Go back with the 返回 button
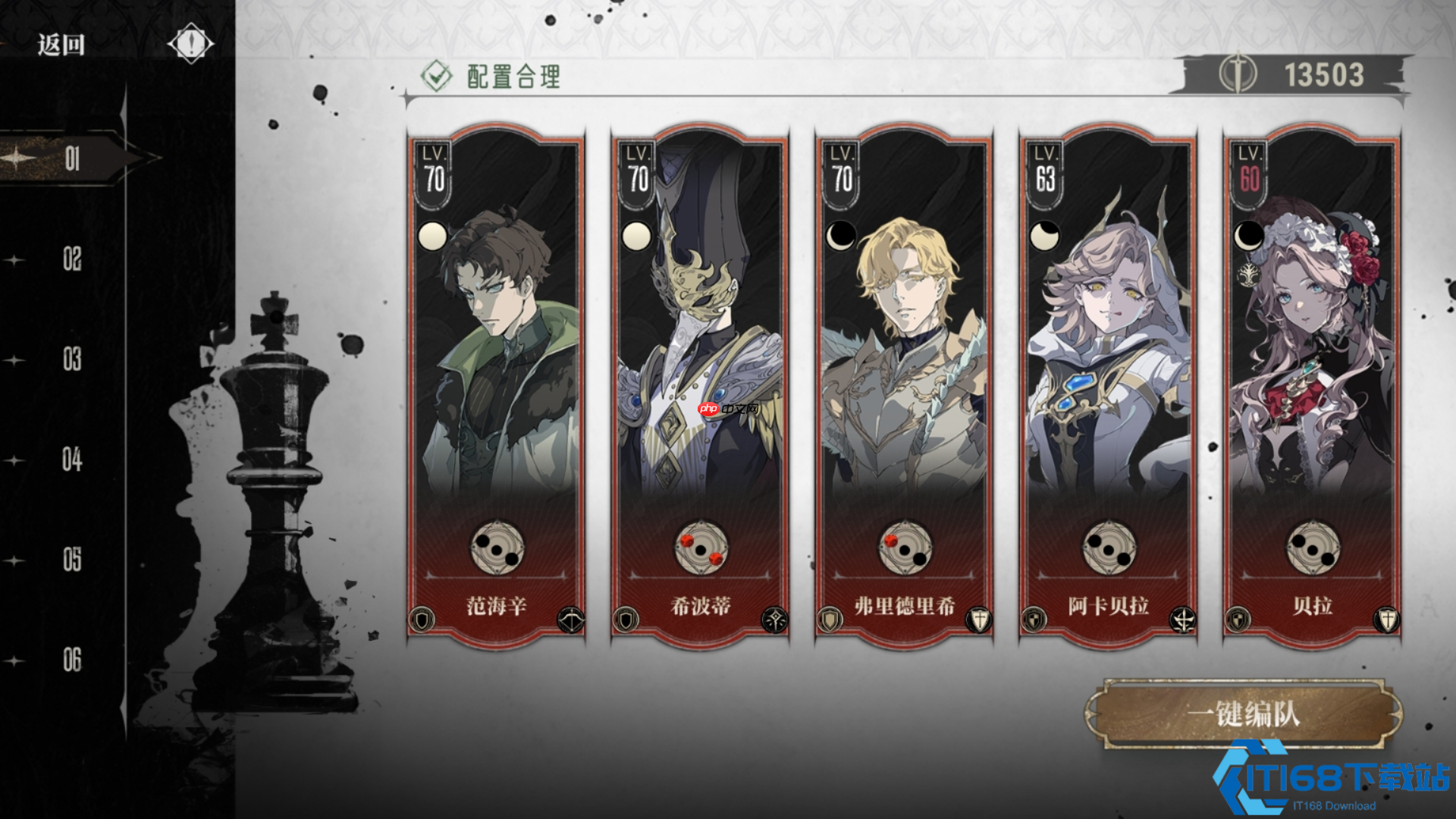The image size is (1456, 819). click(61, 45)
